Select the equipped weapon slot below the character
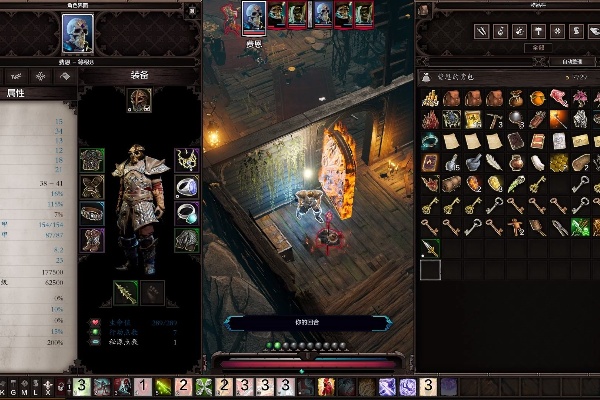The height and width of the screenshot is (400, 600). [127, 291]
